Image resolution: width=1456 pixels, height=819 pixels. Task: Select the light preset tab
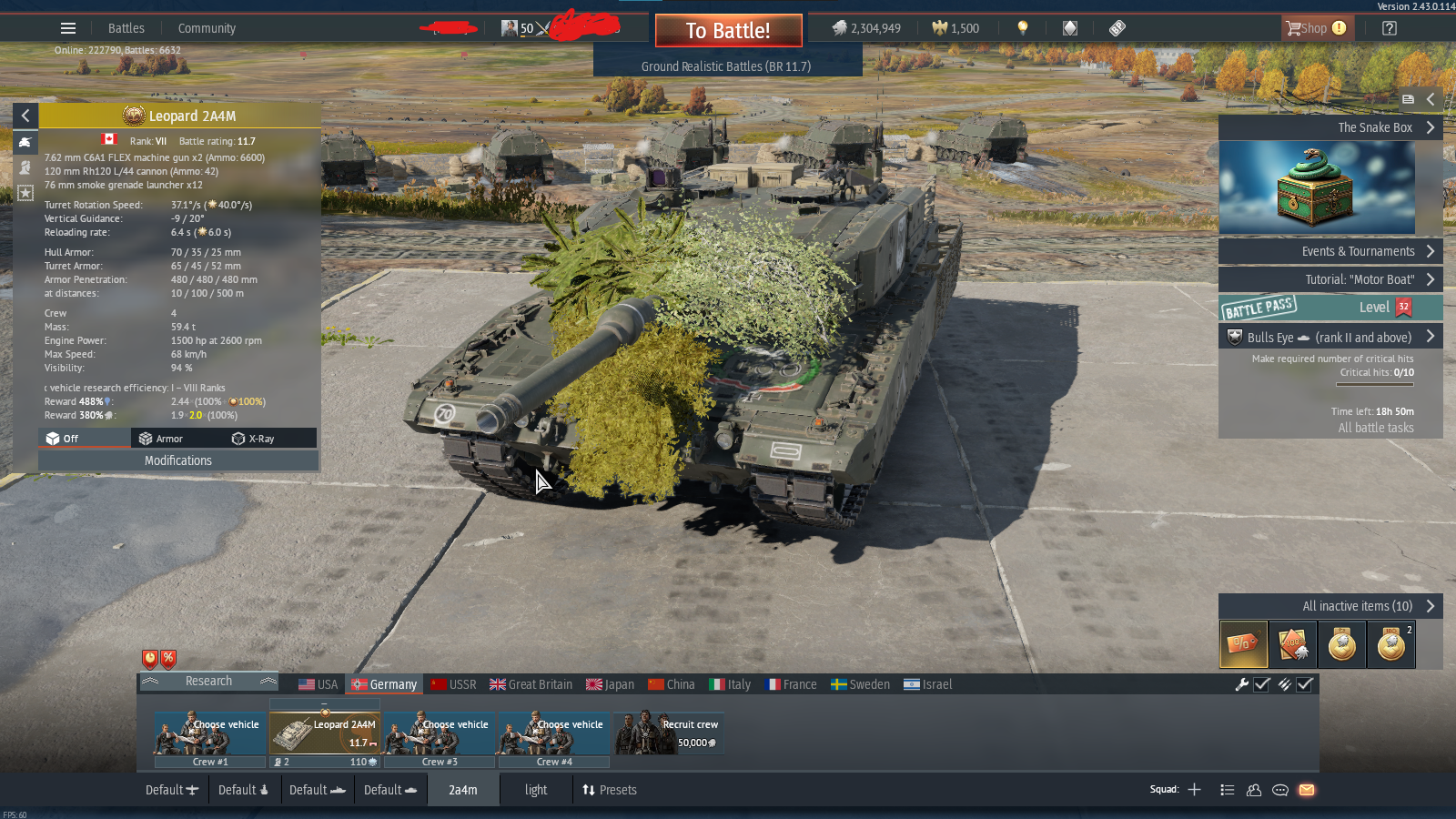coord(536,790)
